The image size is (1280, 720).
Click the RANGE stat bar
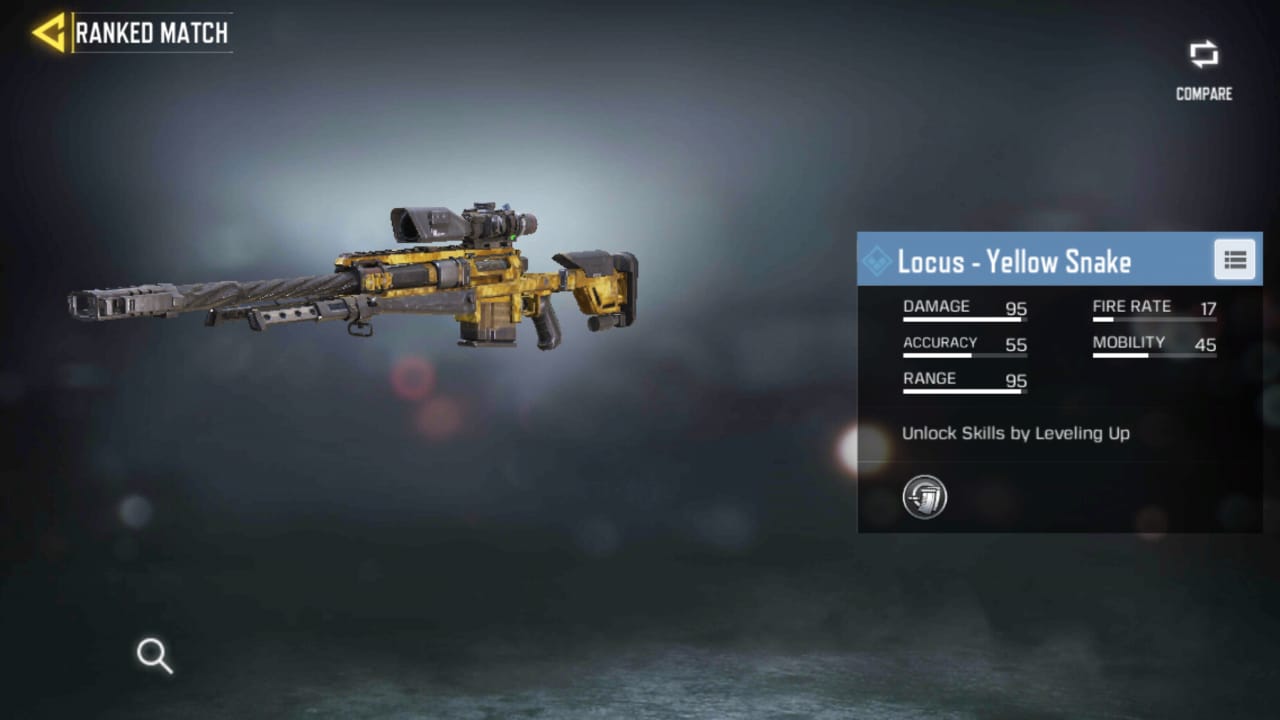point(963,391)
